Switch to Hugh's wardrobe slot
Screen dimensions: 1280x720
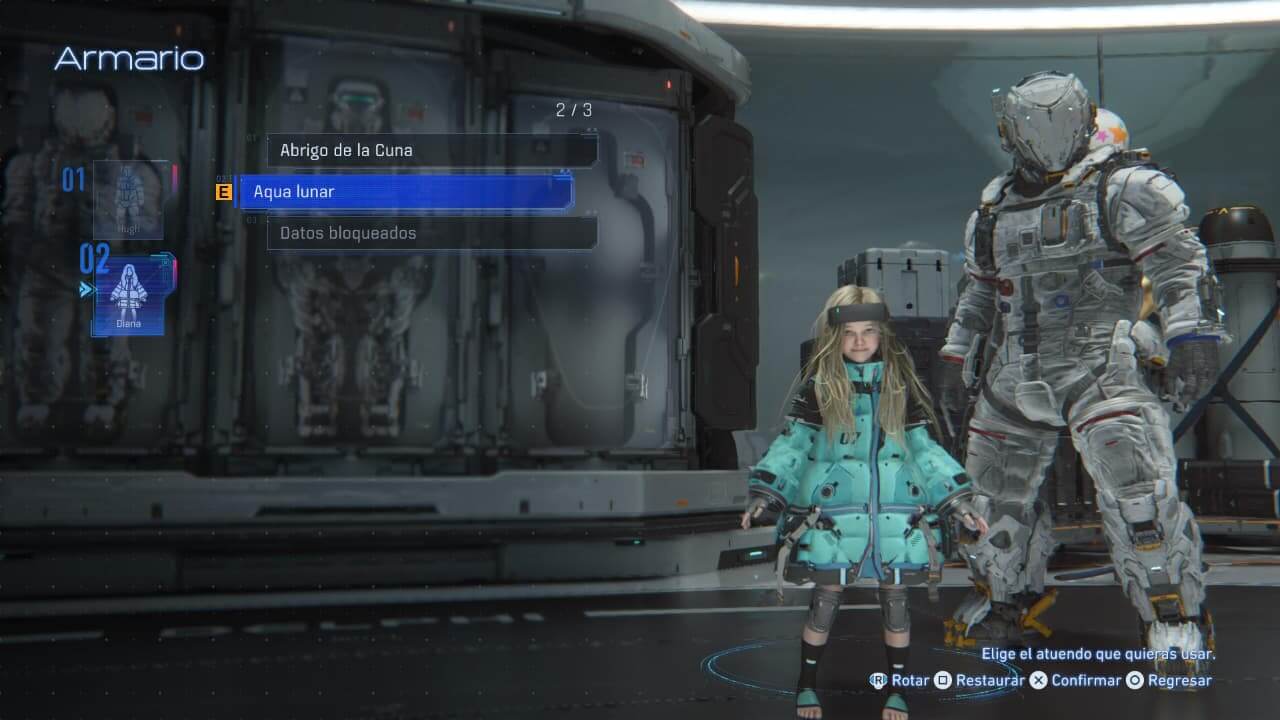tap(128, 199)
